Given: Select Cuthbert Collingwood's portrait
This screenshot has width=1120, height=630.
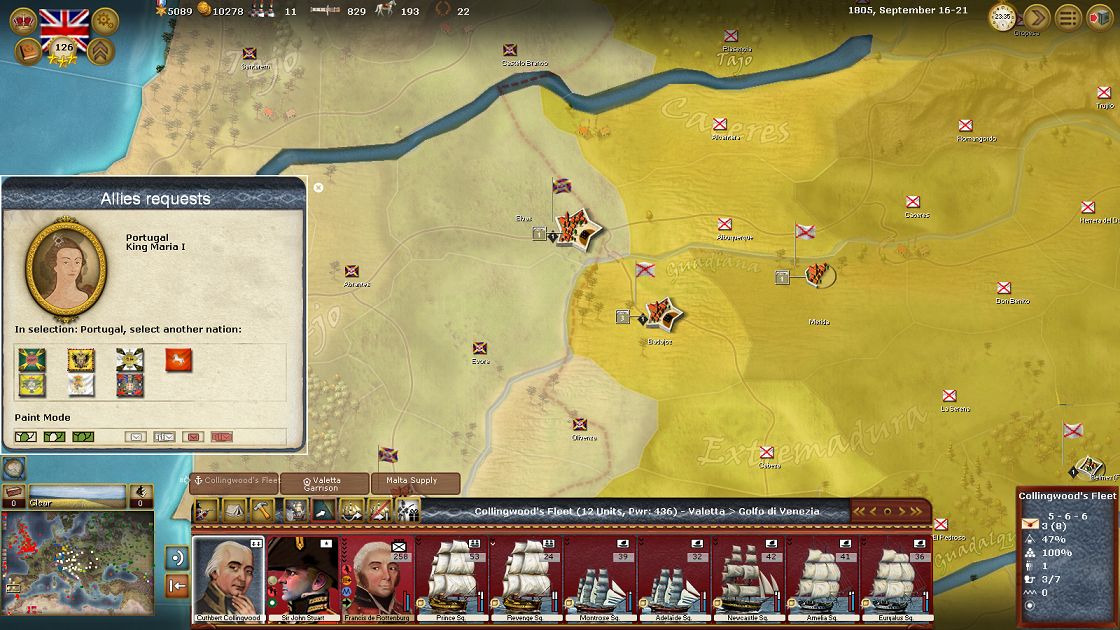Looking at the screenshot, I should [x=229, y=578].
